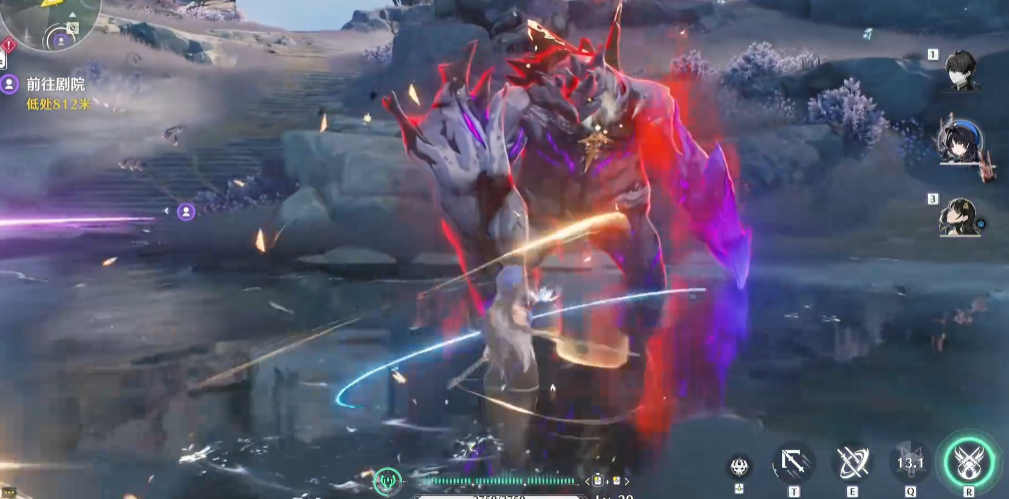Use the wolf echo skill on cooldown
1009x499 pixels.
(x=910, y=463)
